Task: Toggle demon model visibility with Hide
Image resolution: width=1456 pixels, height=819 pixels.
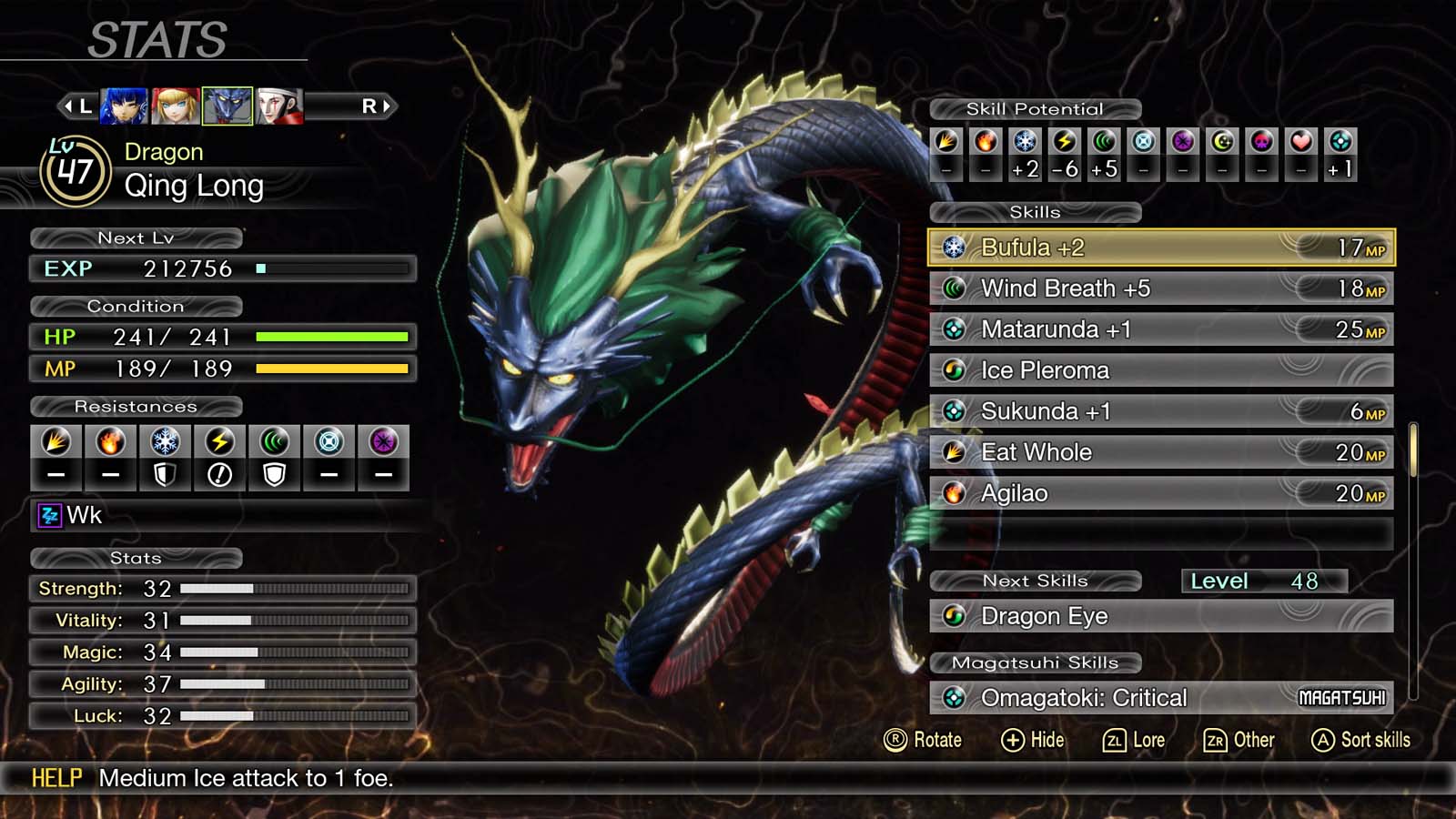Action: point(1036,740)
